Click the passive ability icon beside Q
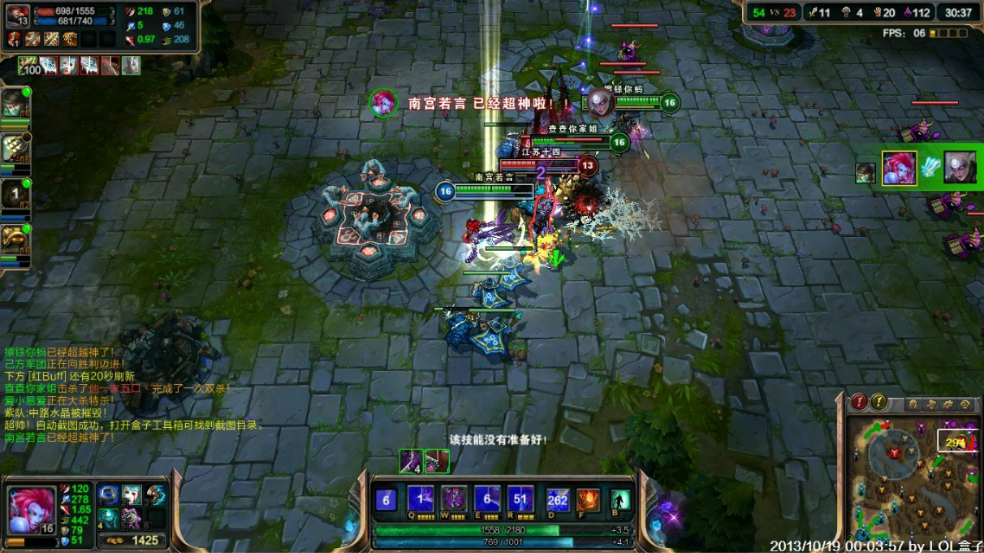This screenshot has width=984, height=553. pyautogui.click(x=386, y=499)
